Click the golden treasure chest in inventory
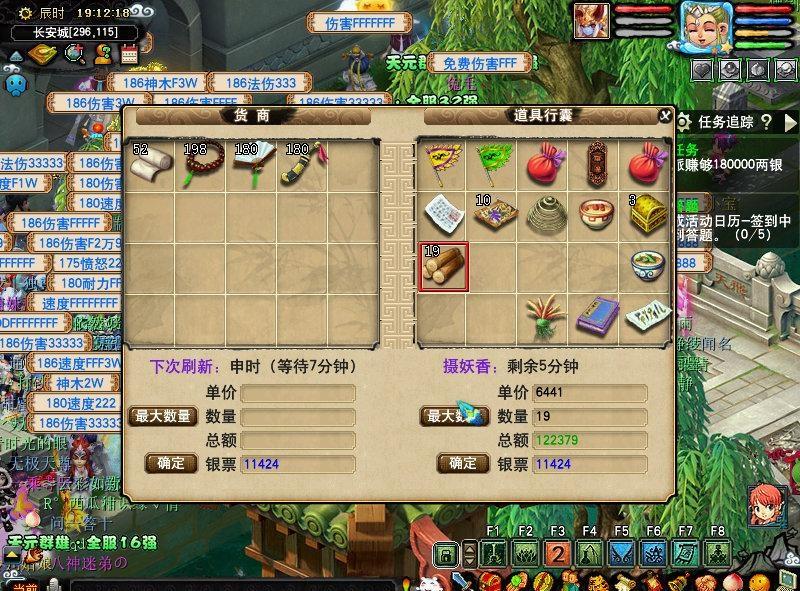This screenshot has height=591, width=800. point(647,216)
